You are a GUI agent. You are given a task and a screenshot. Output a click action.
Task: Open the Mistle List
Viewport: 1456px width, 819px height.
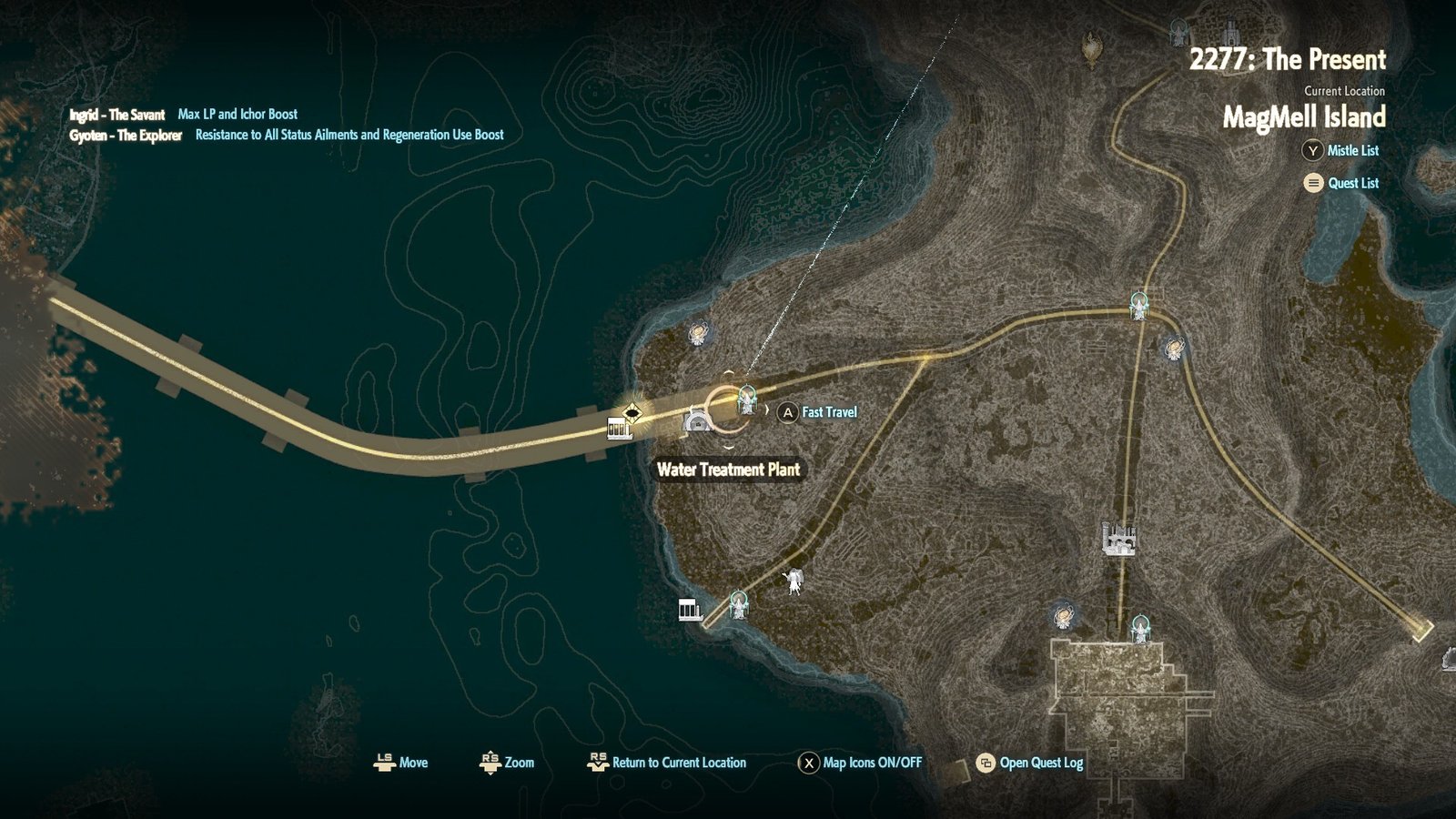(x=1342, y=151)
